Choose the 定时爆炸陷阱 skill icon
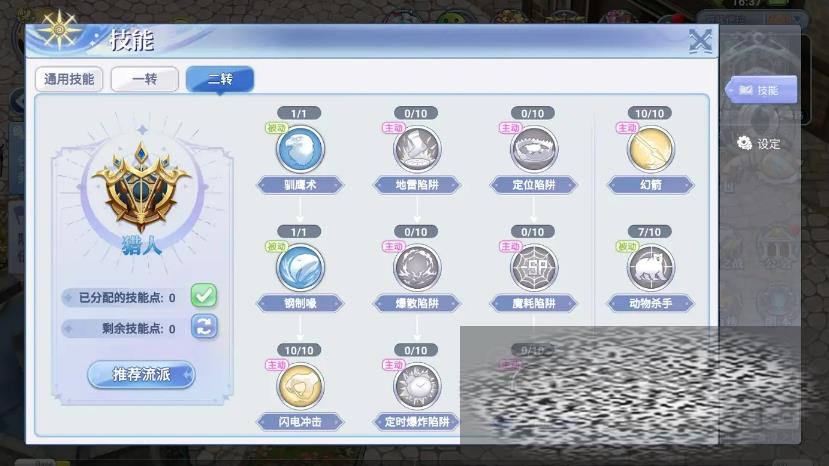 click(x=417, y=386)
